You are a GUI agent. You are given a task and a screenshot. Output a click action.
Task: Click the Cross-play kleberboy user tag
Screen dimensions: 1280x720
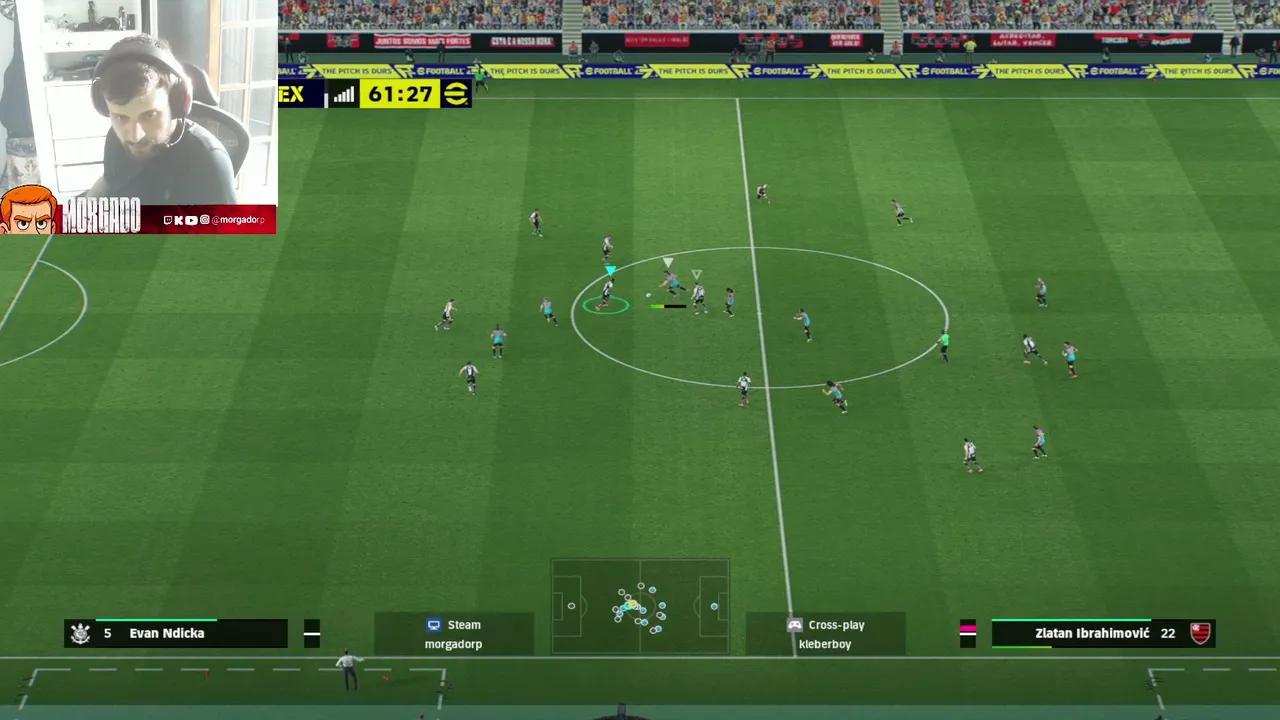(x=825, y=634)
